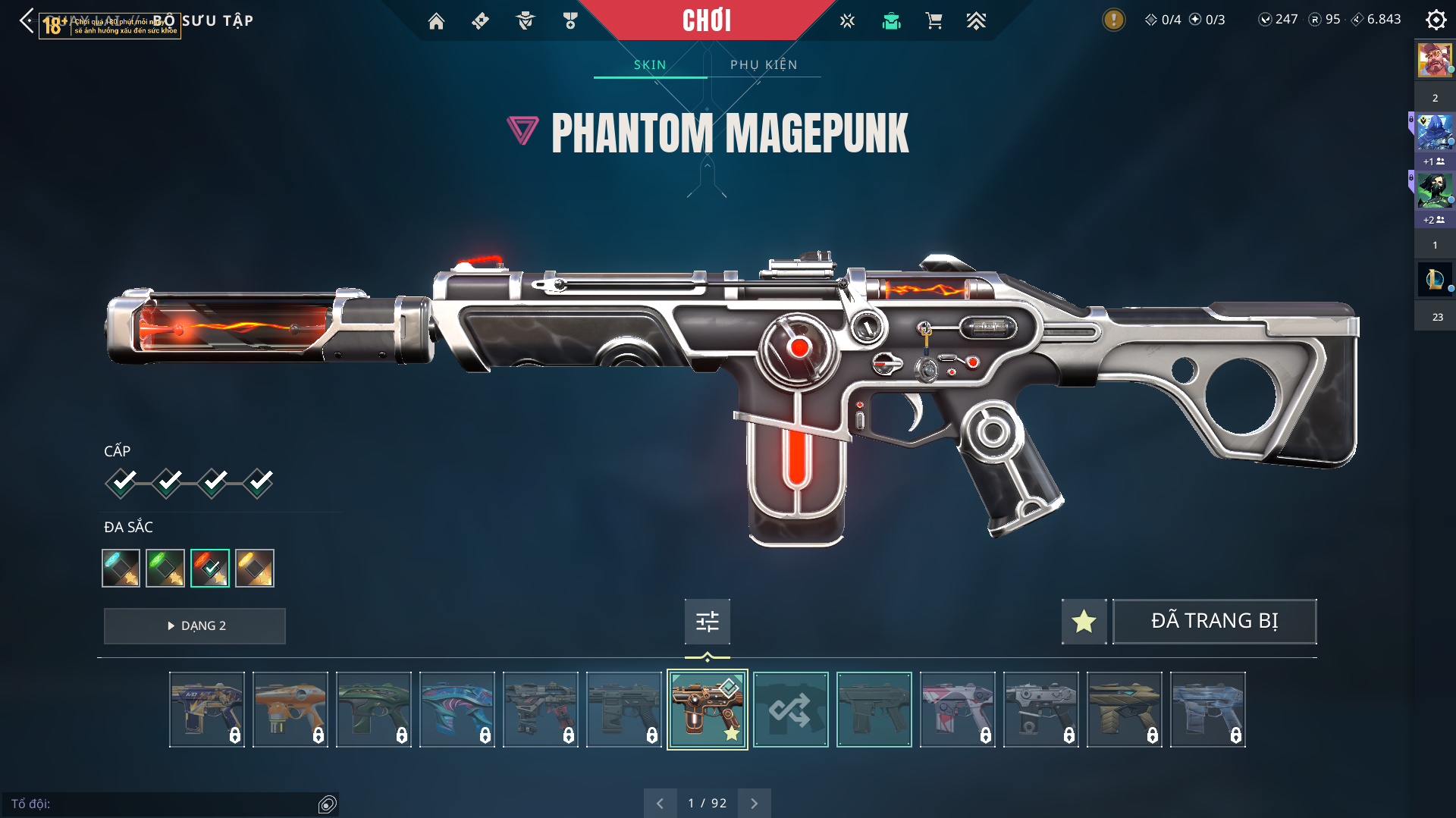Image resolution: width=1456 pixels, height=818 pixels.
Task: Open the filter sliders button
Action: point(707,622)
